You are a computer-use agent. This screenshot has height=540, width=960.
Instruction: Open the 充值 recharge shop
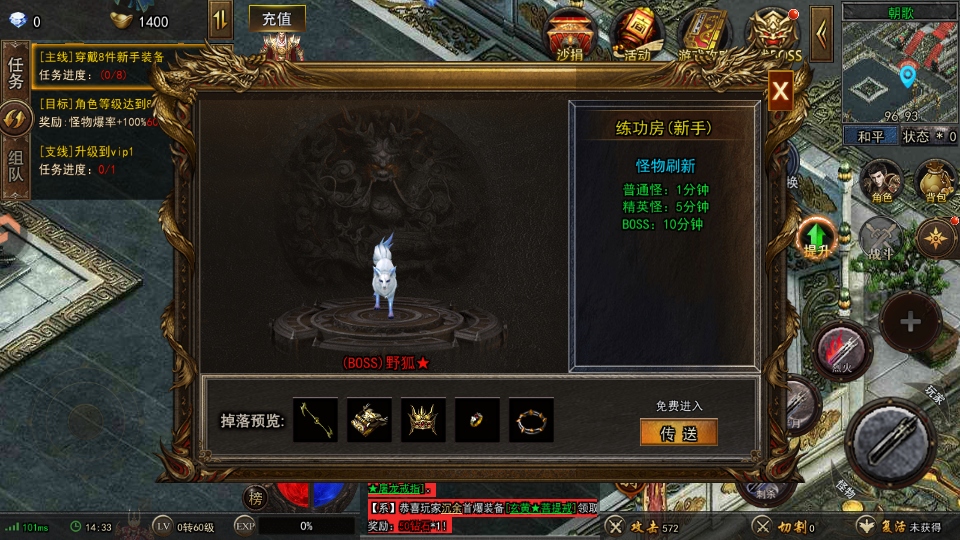[277, 19]
